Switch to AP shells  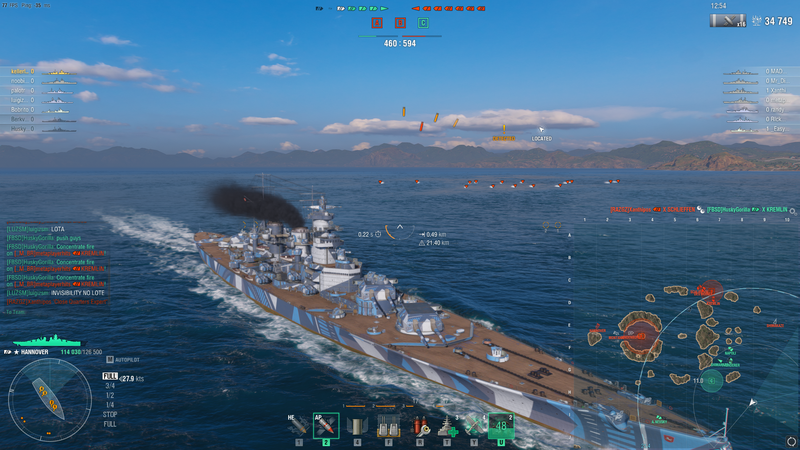coord(325,427)
